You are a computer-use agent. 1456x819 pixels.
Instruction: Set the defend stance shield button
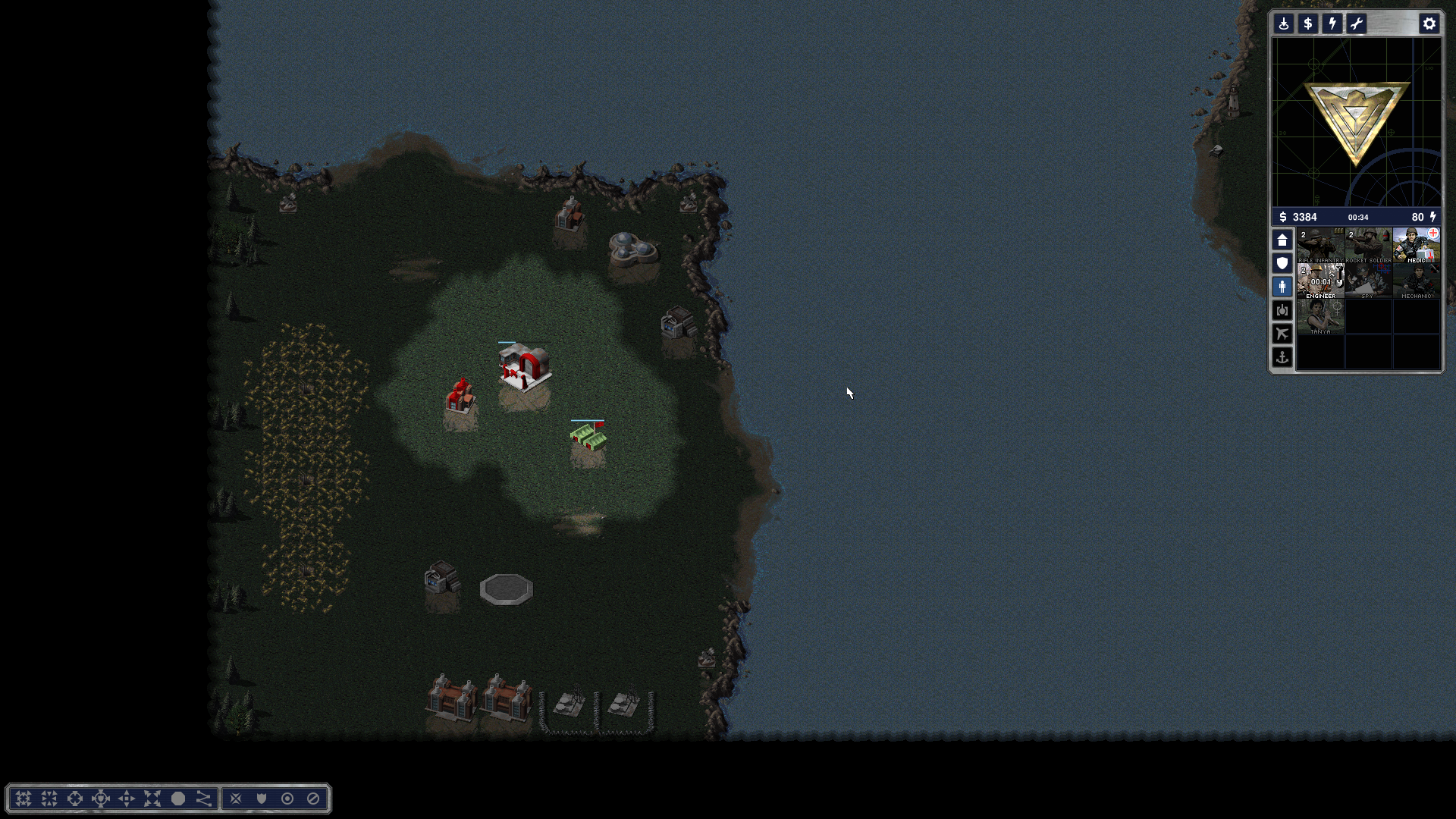(x=262, y=799)
